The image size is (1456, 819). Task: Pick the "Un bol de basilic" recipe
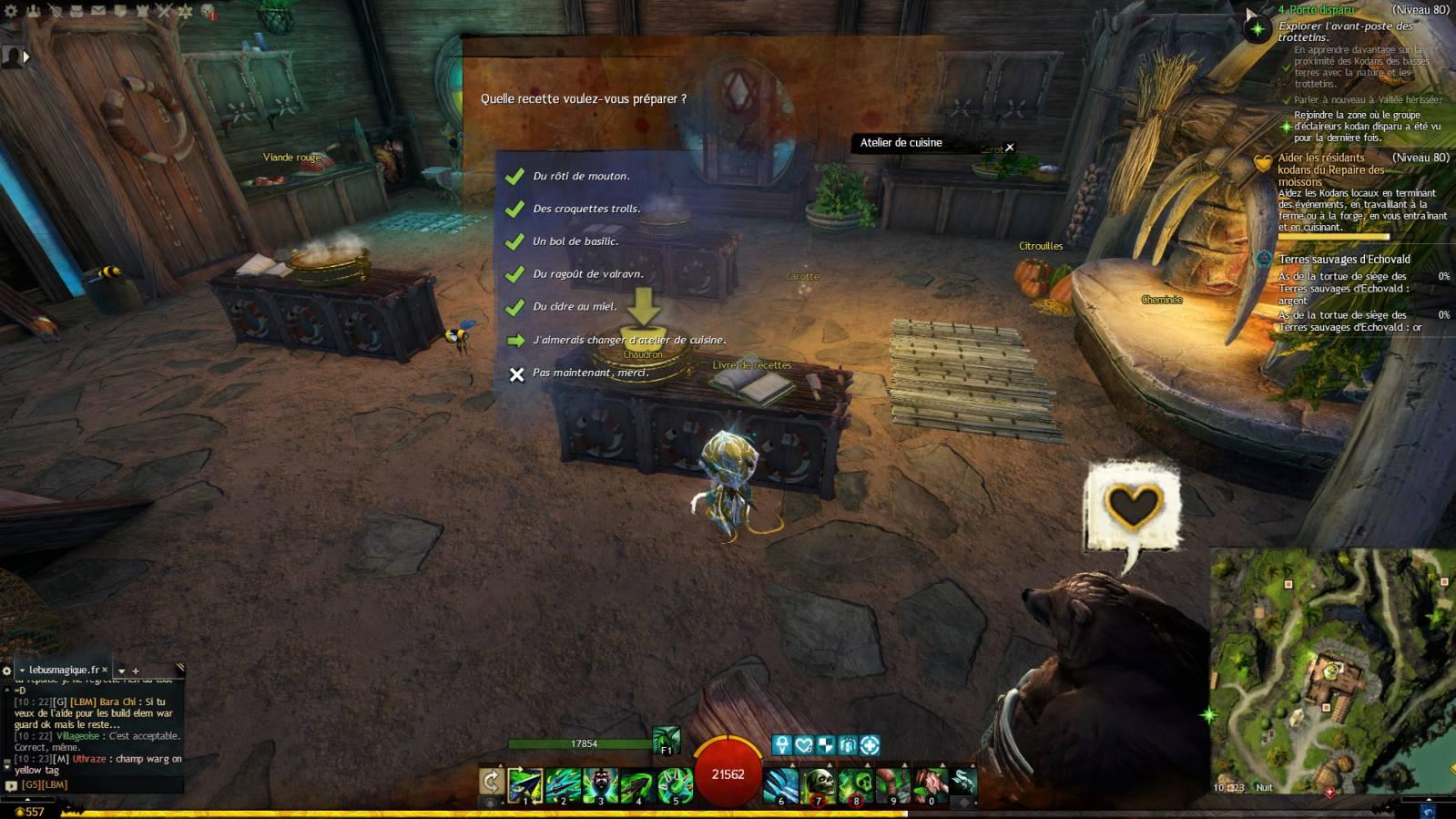(x=575, y=241)
